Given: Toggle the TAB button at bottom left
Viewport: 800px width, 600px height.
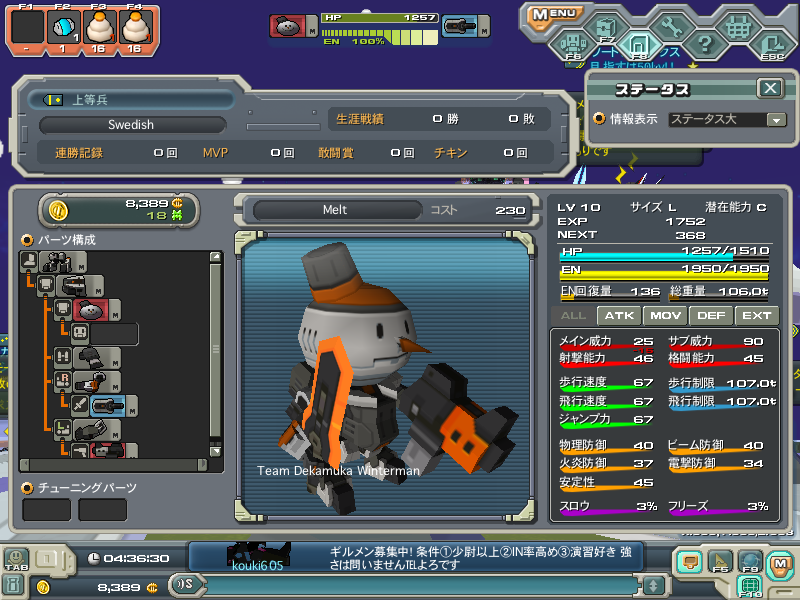Looking at the screenshot, I should 15,560.
